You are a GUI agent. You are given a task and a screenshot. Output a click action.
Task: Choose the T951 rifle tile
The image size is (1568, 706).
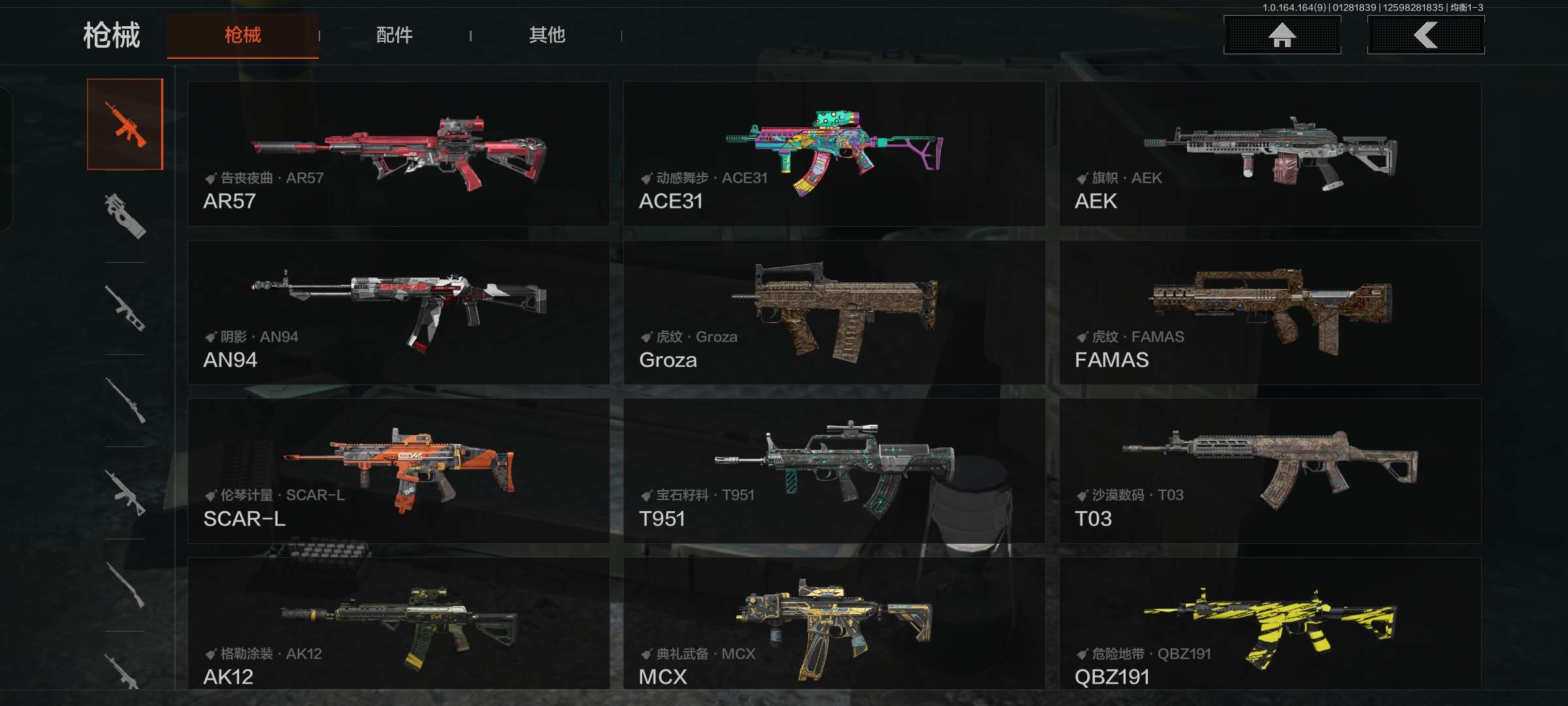tap(834, 471)
